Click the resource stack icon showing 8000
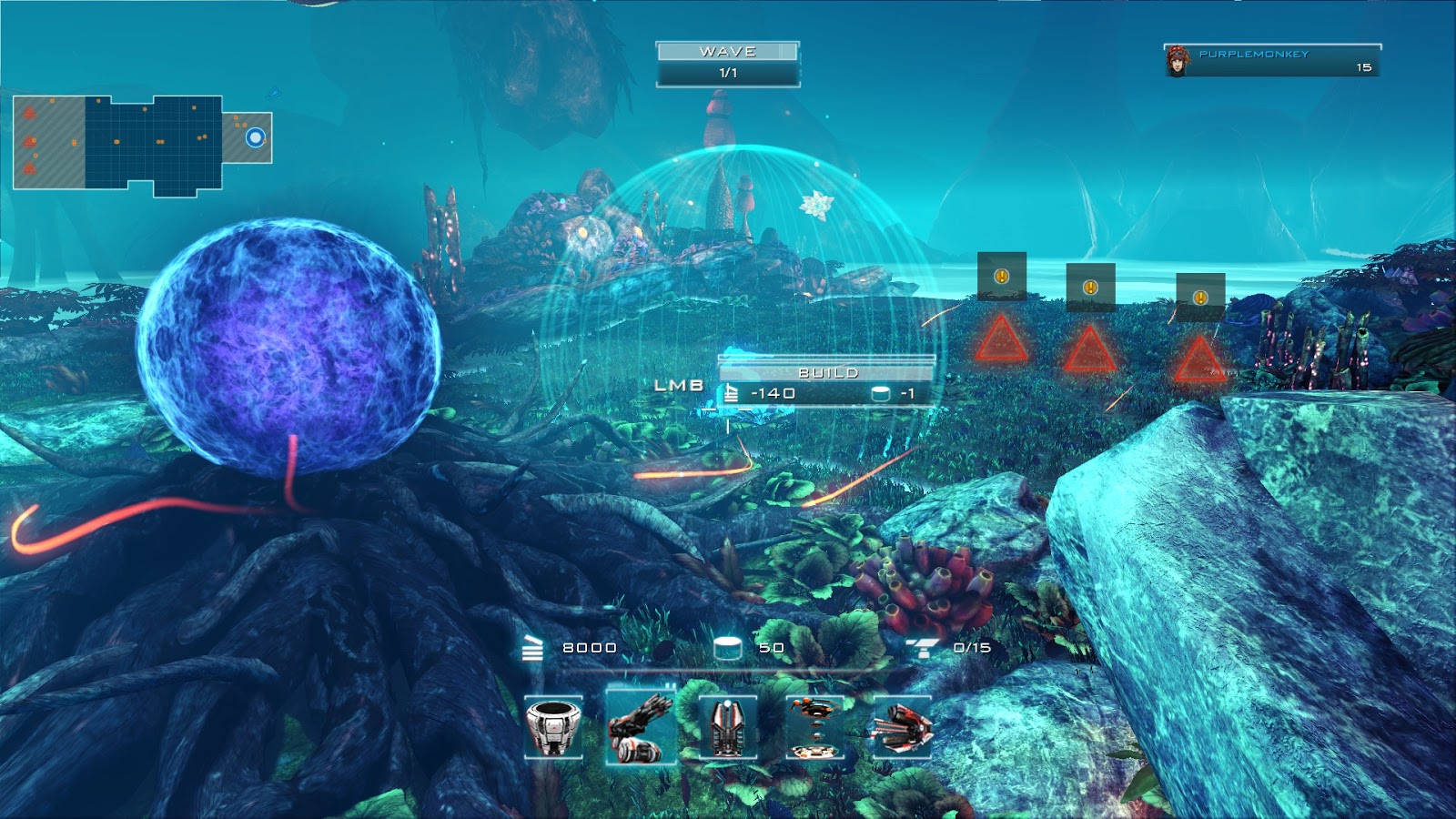The width and height of the screenshot is (1456, 819). [532, 648]
